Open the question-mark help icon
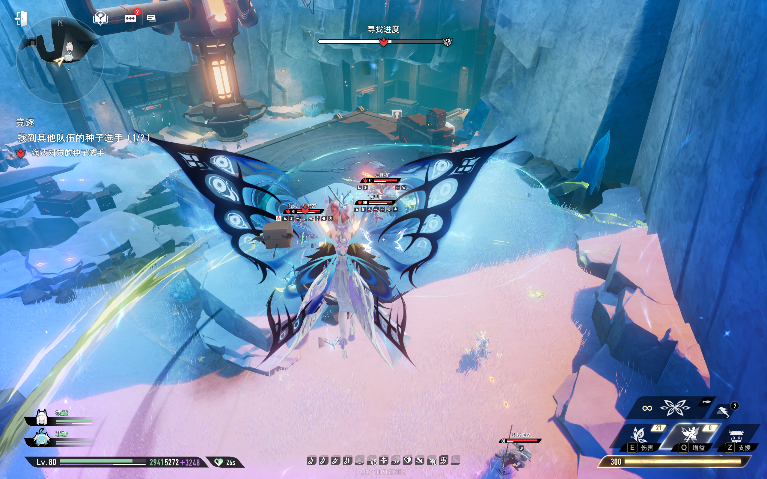This screenshot has height=479, width=767. point(100,17)
